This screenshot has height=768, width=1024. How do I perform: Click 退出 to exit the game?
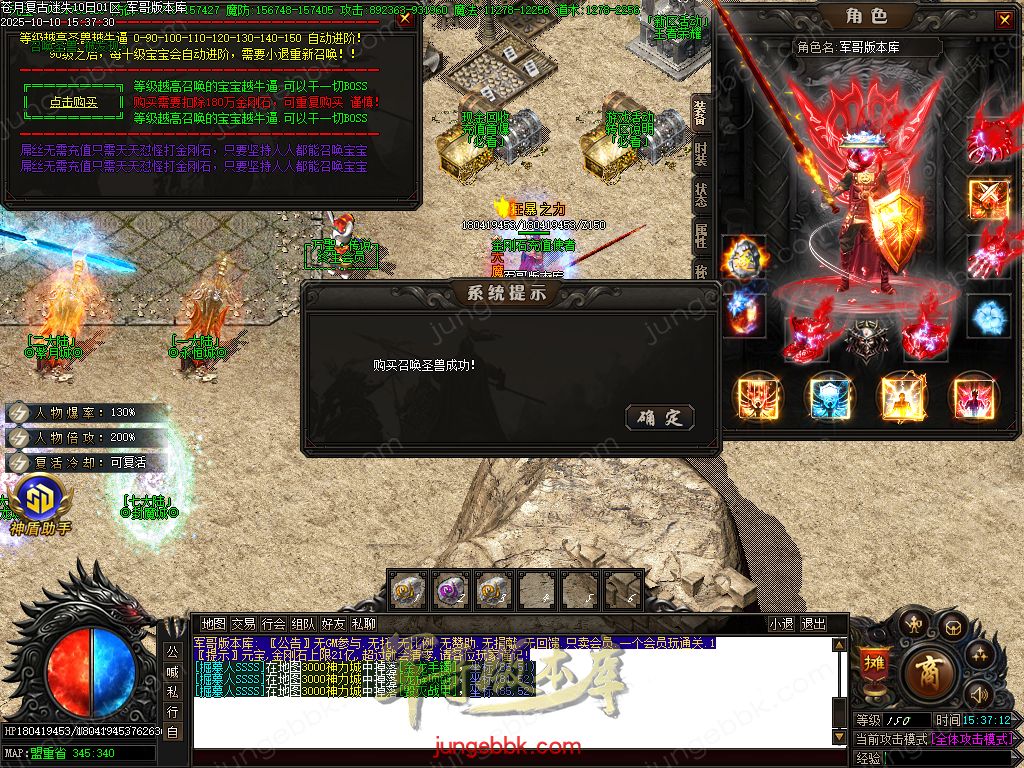814,624
